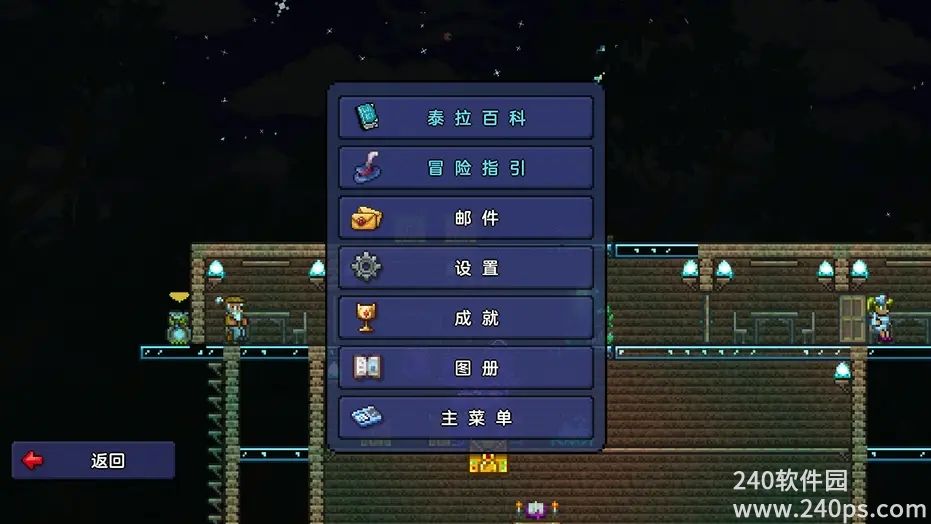The image size is (931, 524).
Task: Go to 设置 settings
Action: pyautogui.click(x=465, y=268)
